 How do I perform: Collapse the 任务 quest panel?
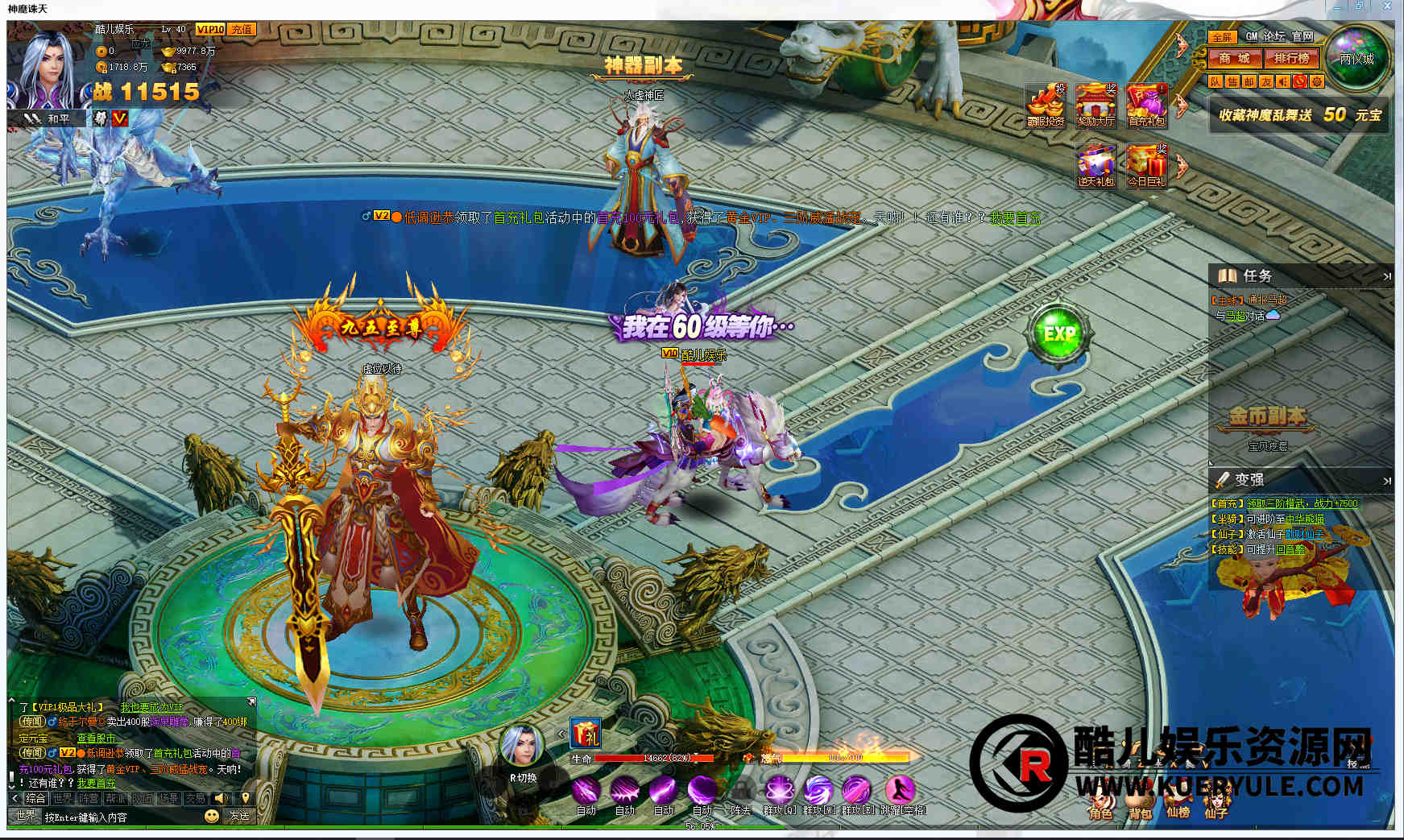[1387, 276]
